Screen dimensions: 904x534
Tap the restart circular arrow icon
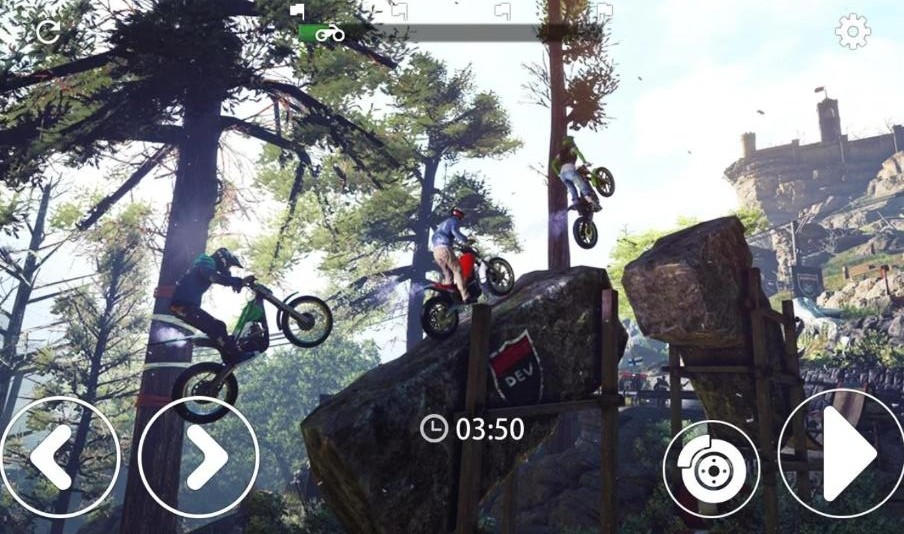coord(47,32)
